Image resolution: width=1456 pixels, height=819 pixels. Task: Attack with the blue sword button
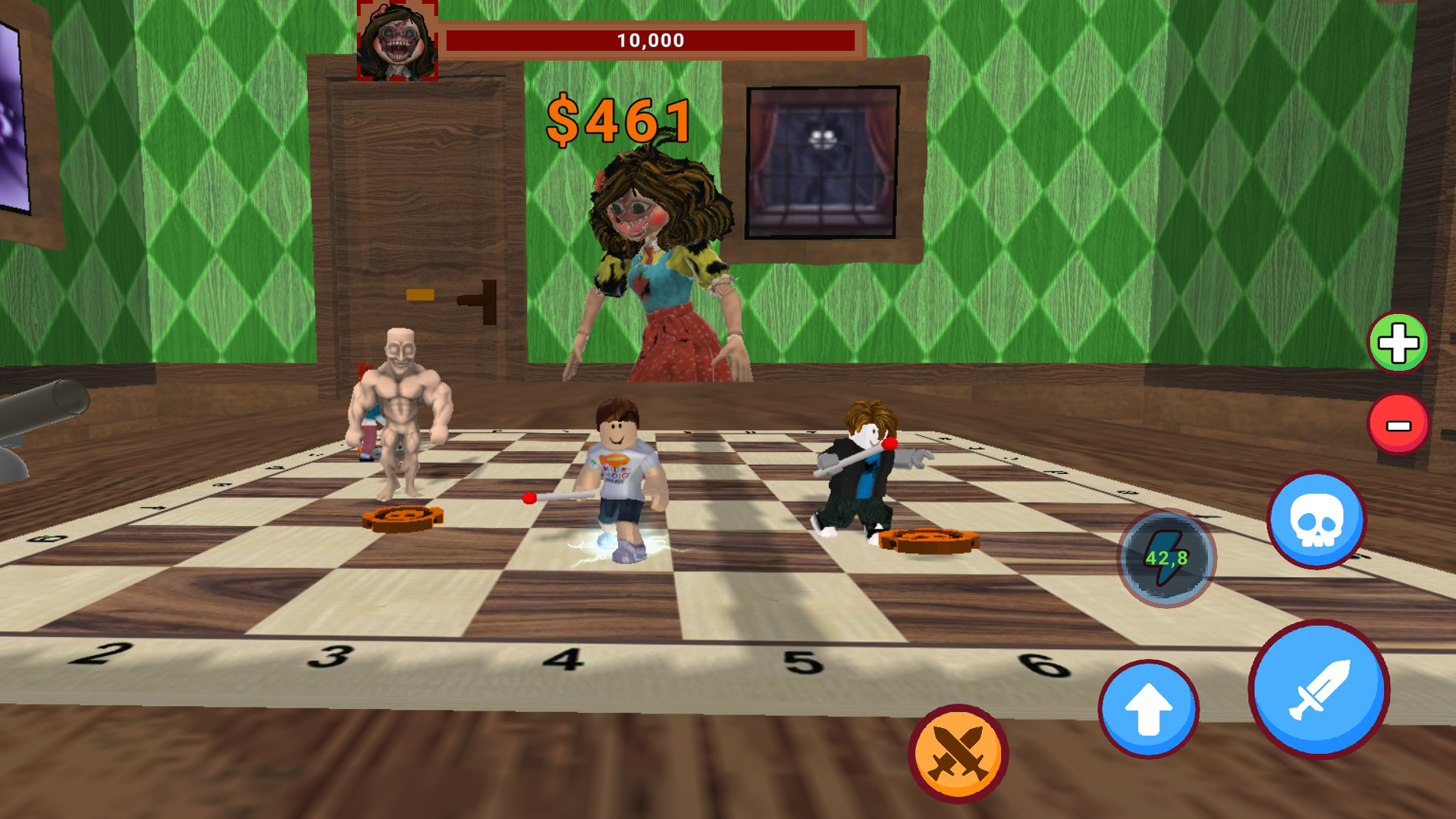1319,689
